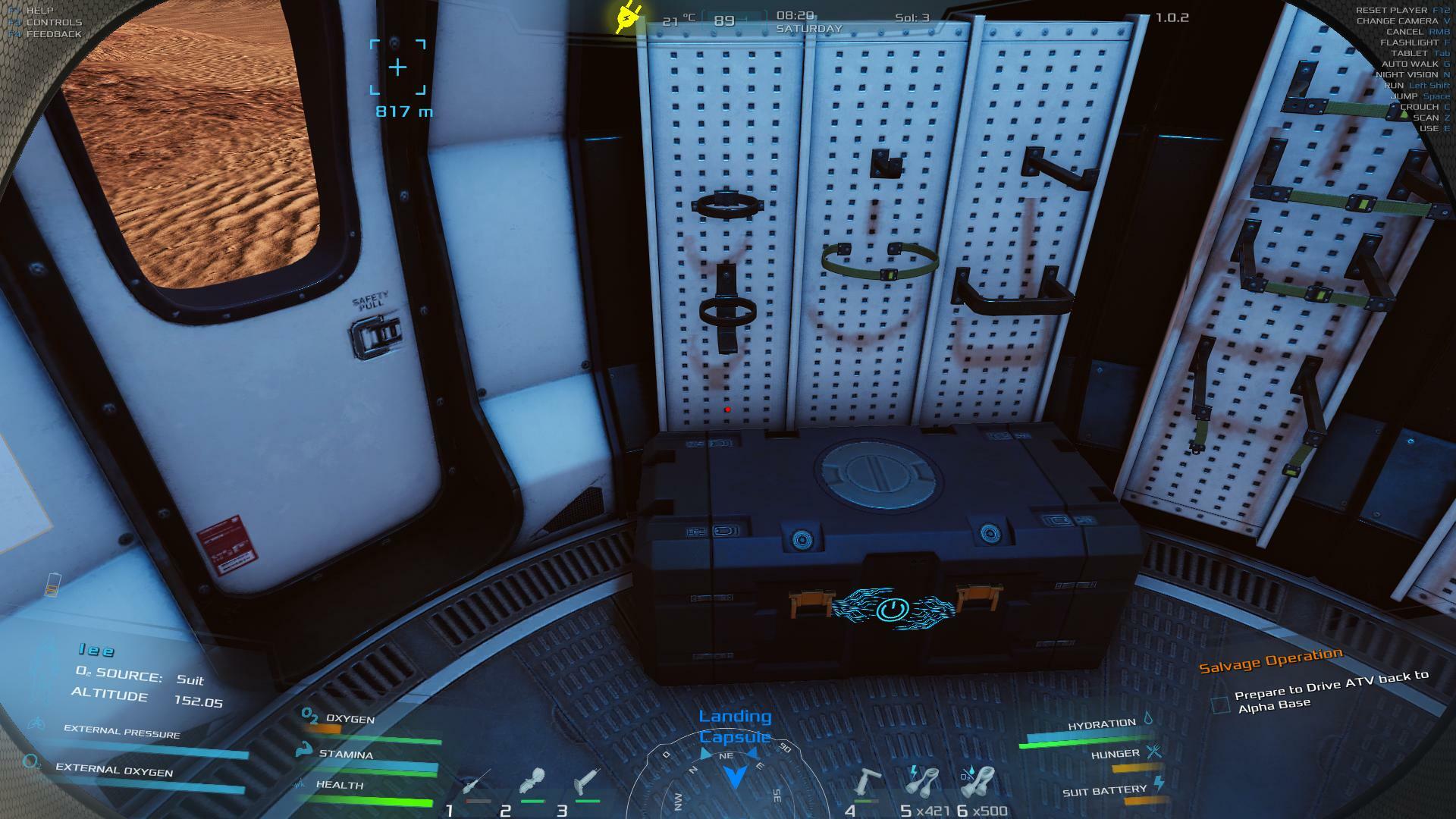Select the syringe tool in hotbar slot 1
The height and width of the screenshot is (819, 1456).
click(477, 783)
